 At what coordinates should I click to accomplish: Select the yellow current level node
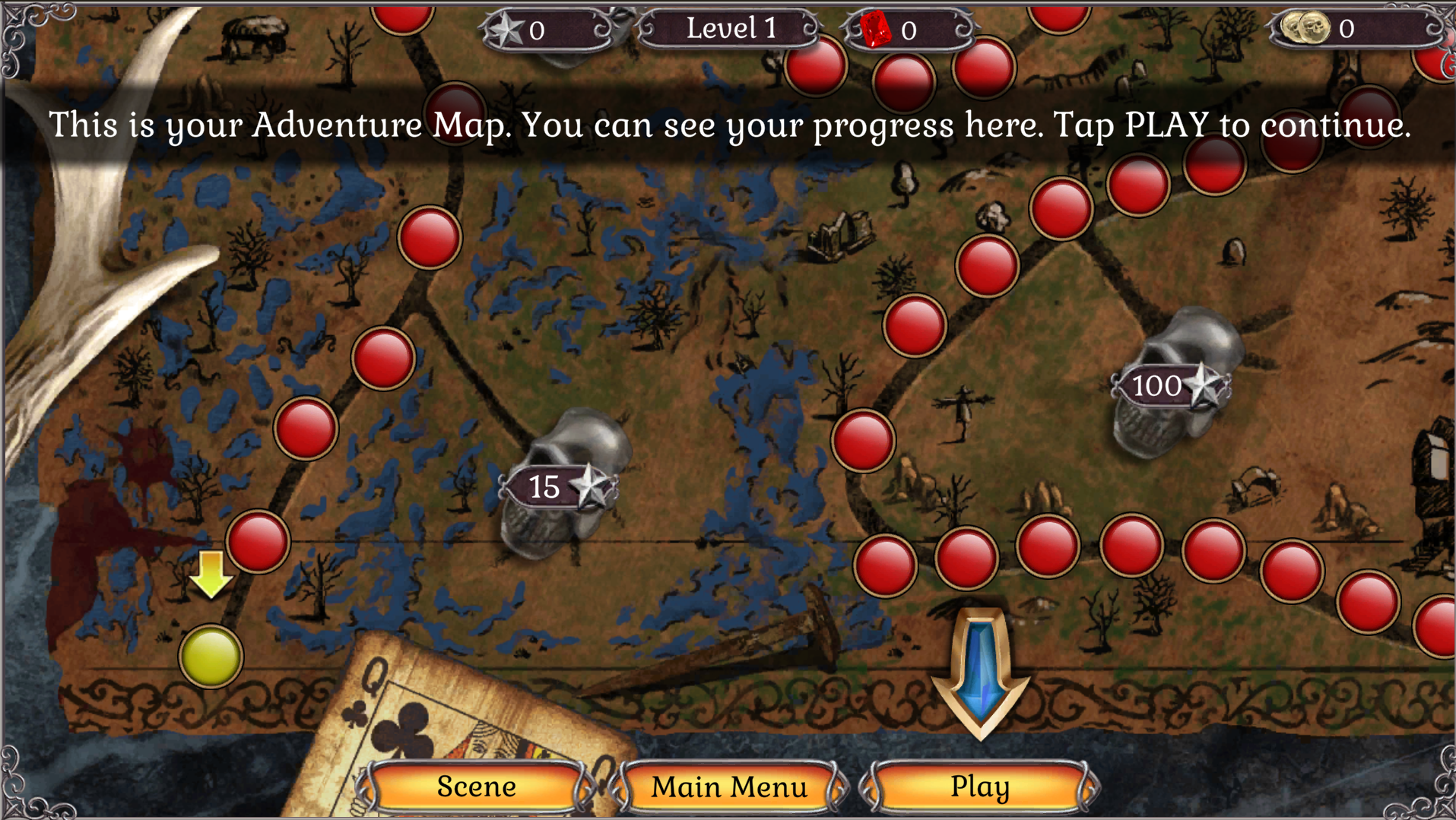tap(211, 657)
